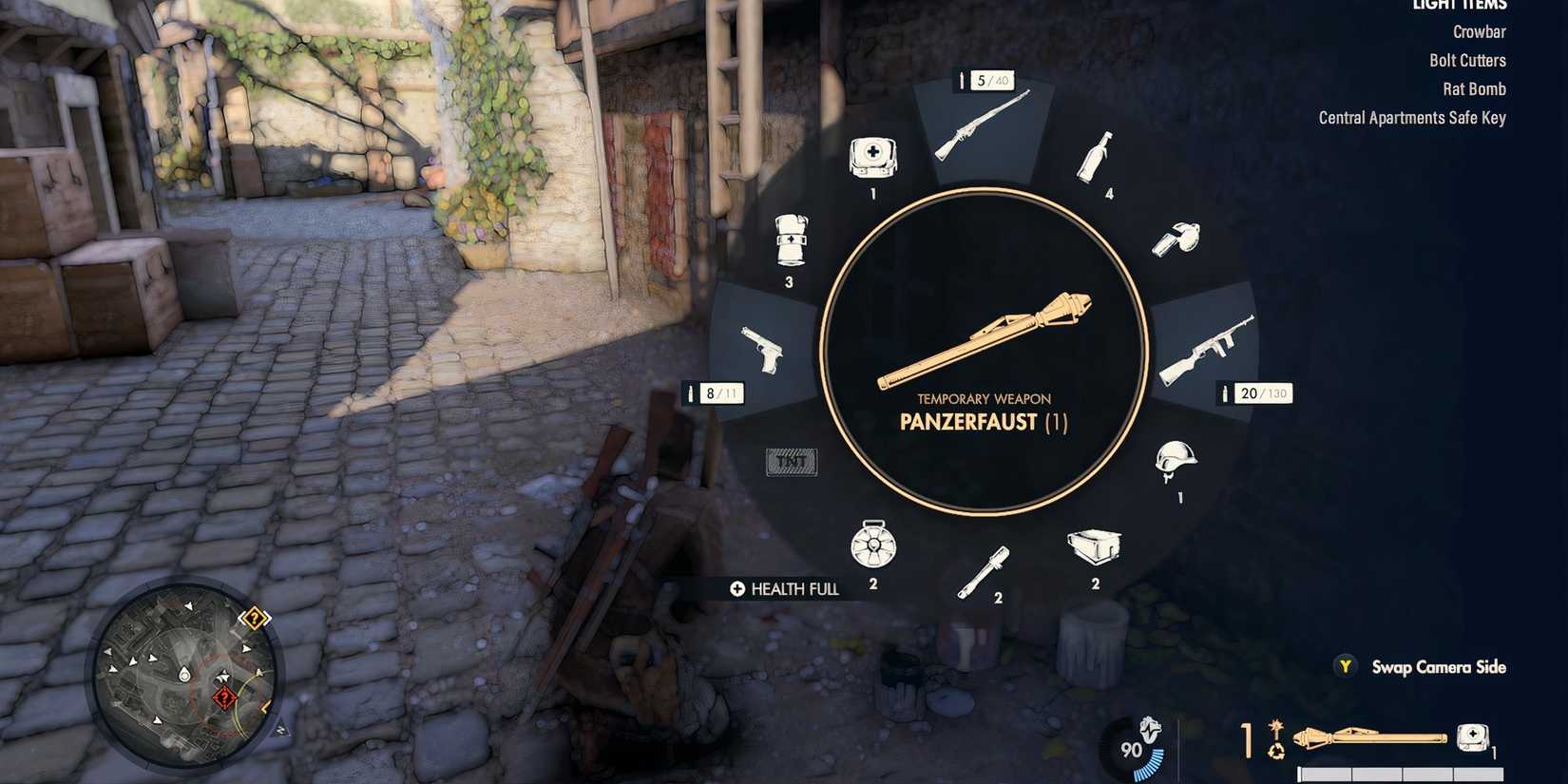
Task: Choose the medkit icon on the wheel
Action: click(871, 159)
